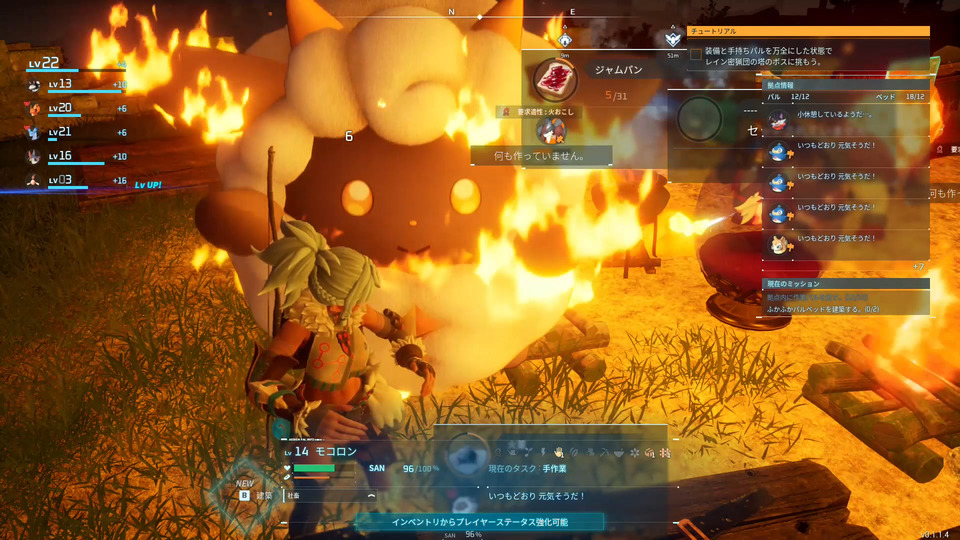Click the player status upgrade notification banner
960x540 pixels.
tap(479, 521)
